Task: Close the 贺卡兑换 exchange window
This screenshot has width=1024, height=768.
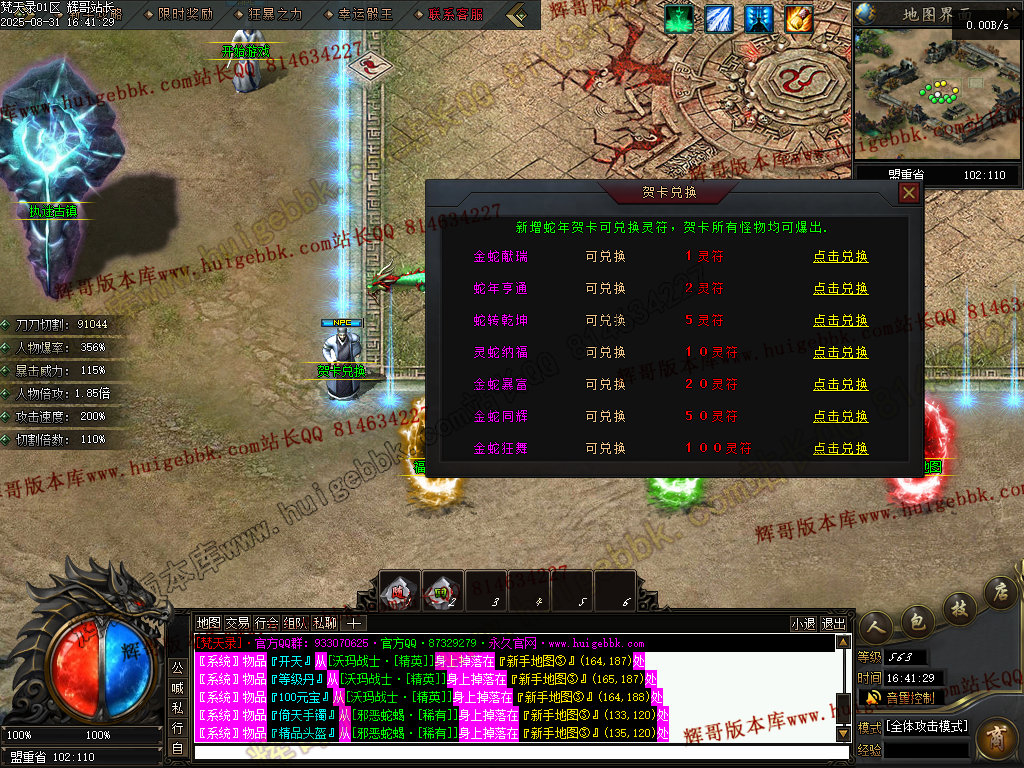Action: pyautogui.click(x=908, y=193)
